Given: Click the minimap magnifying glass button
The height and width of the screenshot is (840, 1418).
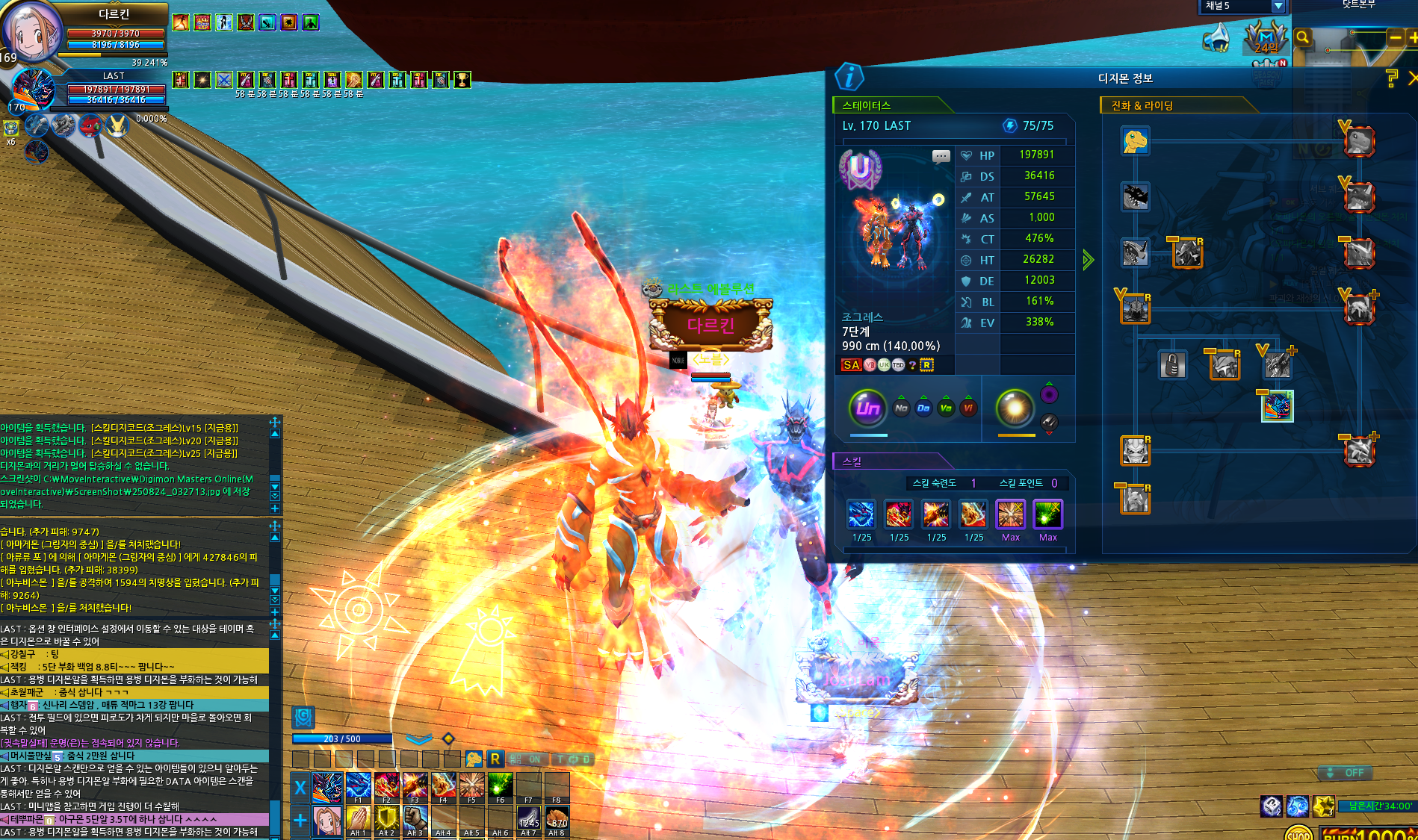Looking at the screenshot, I should (1303, 37).
